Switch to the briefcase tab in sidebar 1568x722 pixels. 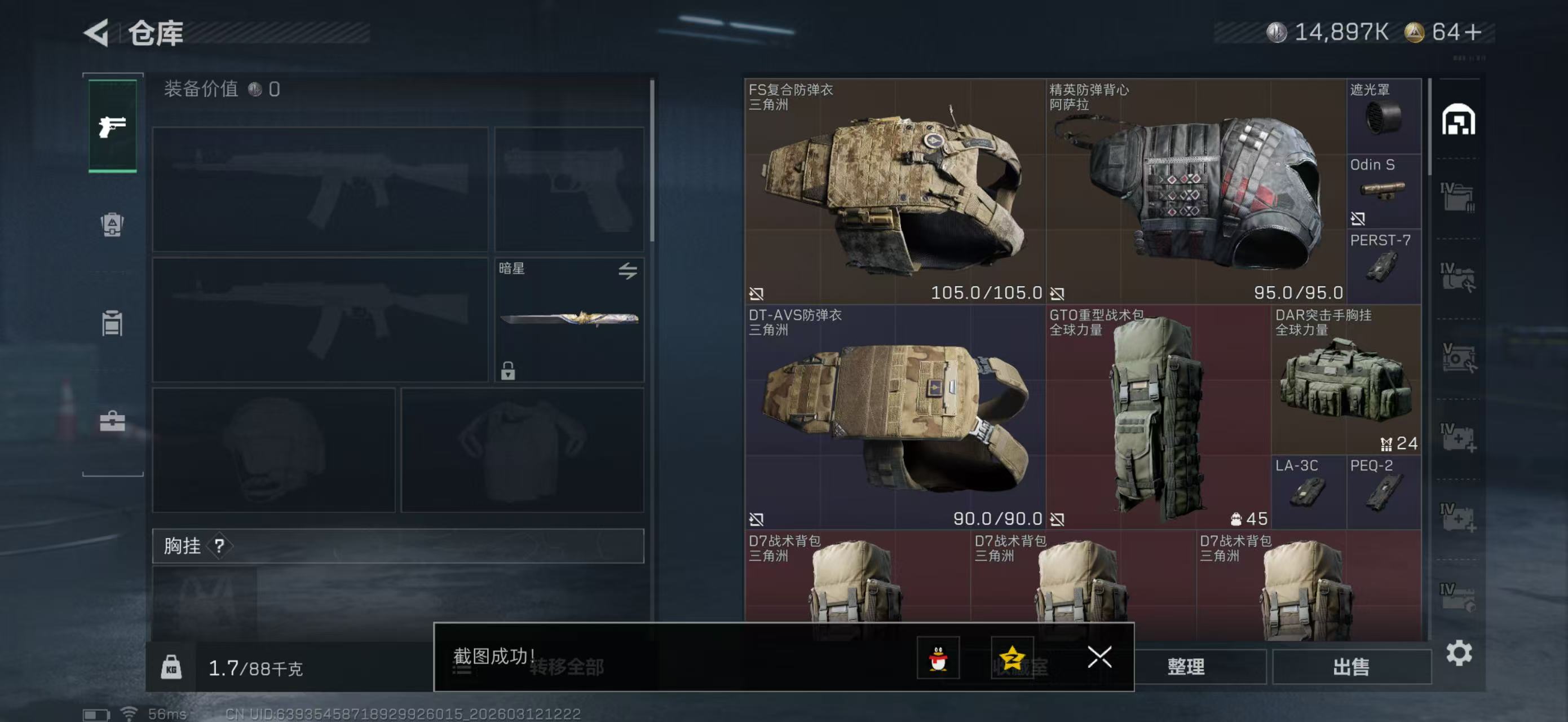(113, 421)
